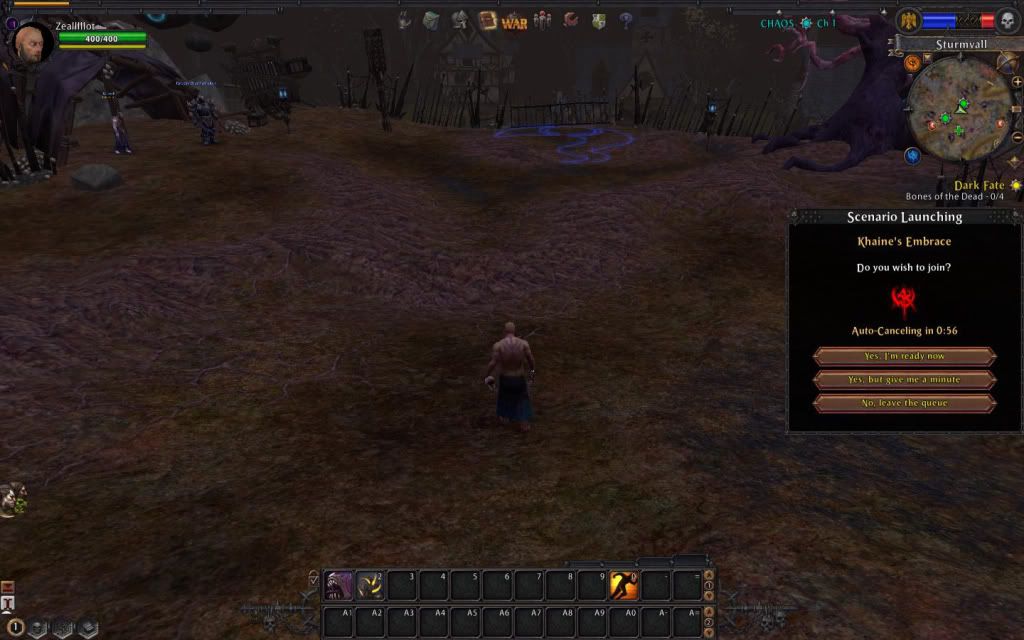The width and height of the screenshot is (1024, 640).
Task: Open the help question mark icon
Action: click(626, 20)
